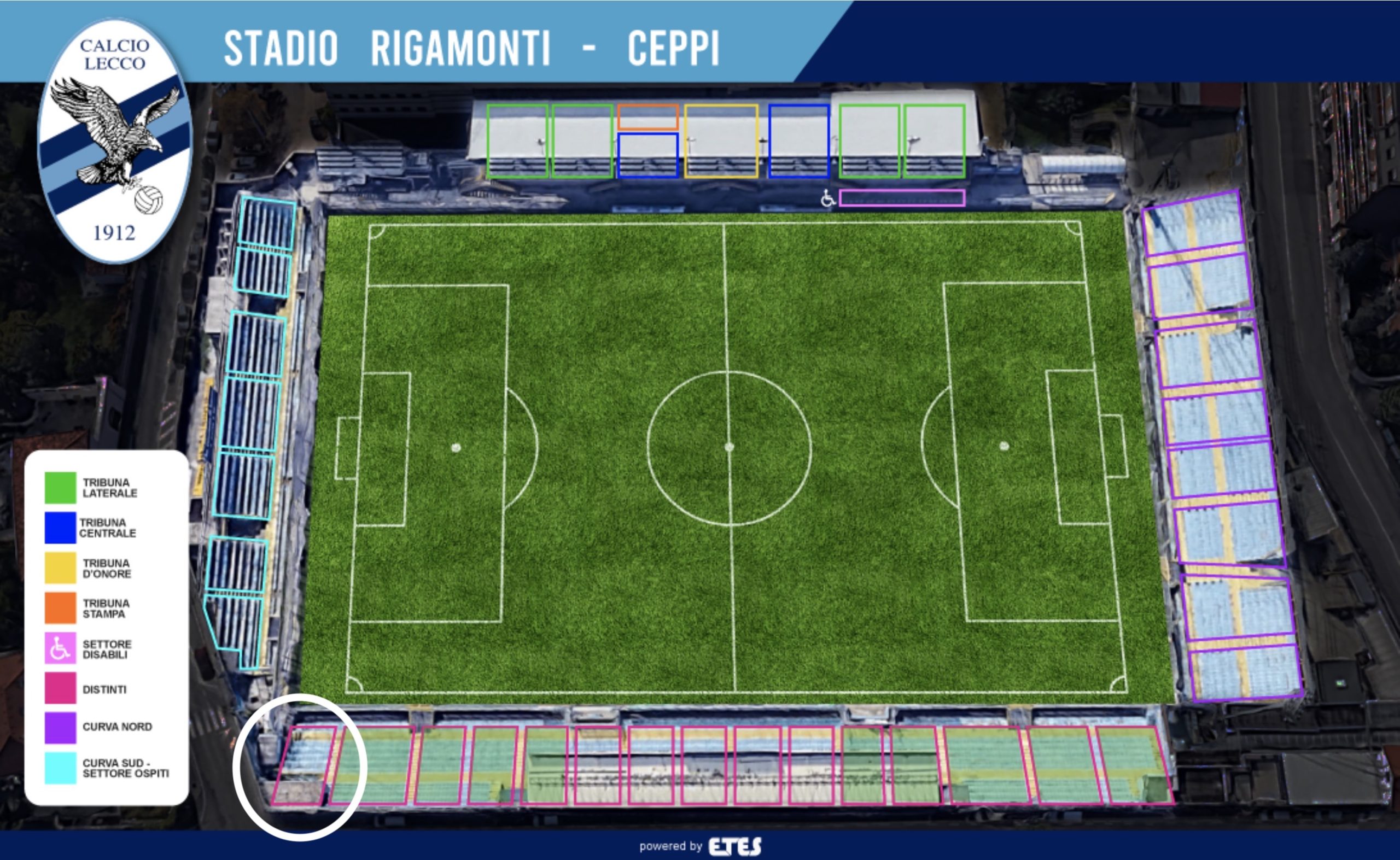Select the yellow Tribuna d'Onore legend swatch
The width and height of the screenshot is (1400, 860).
(x=60, y=568)
